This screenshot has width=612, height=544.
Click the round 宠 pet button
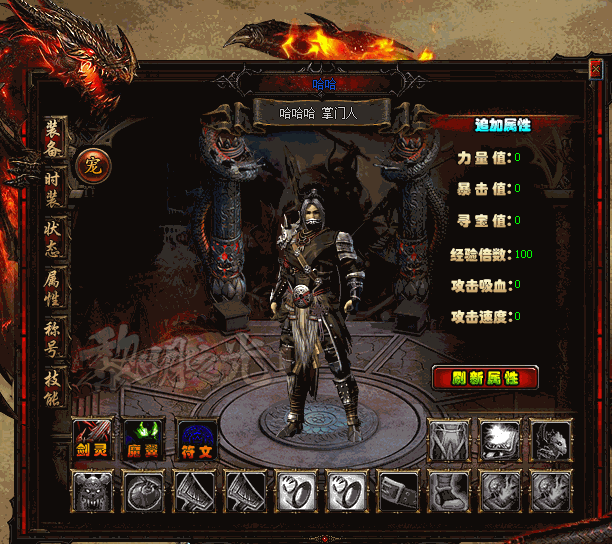pos(93,165)
